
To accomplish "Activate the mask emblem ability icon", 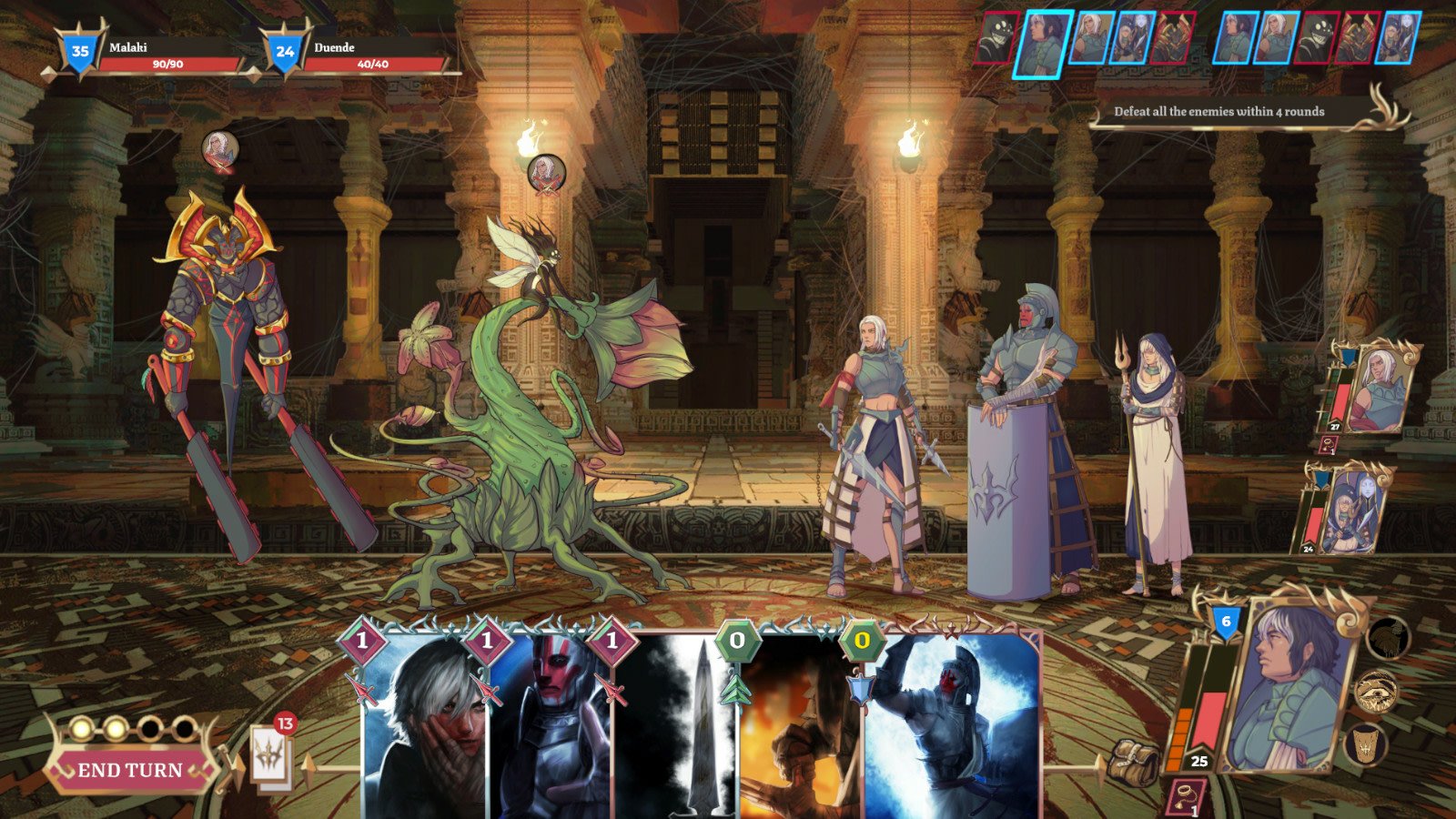I will tap(1364, 745).
